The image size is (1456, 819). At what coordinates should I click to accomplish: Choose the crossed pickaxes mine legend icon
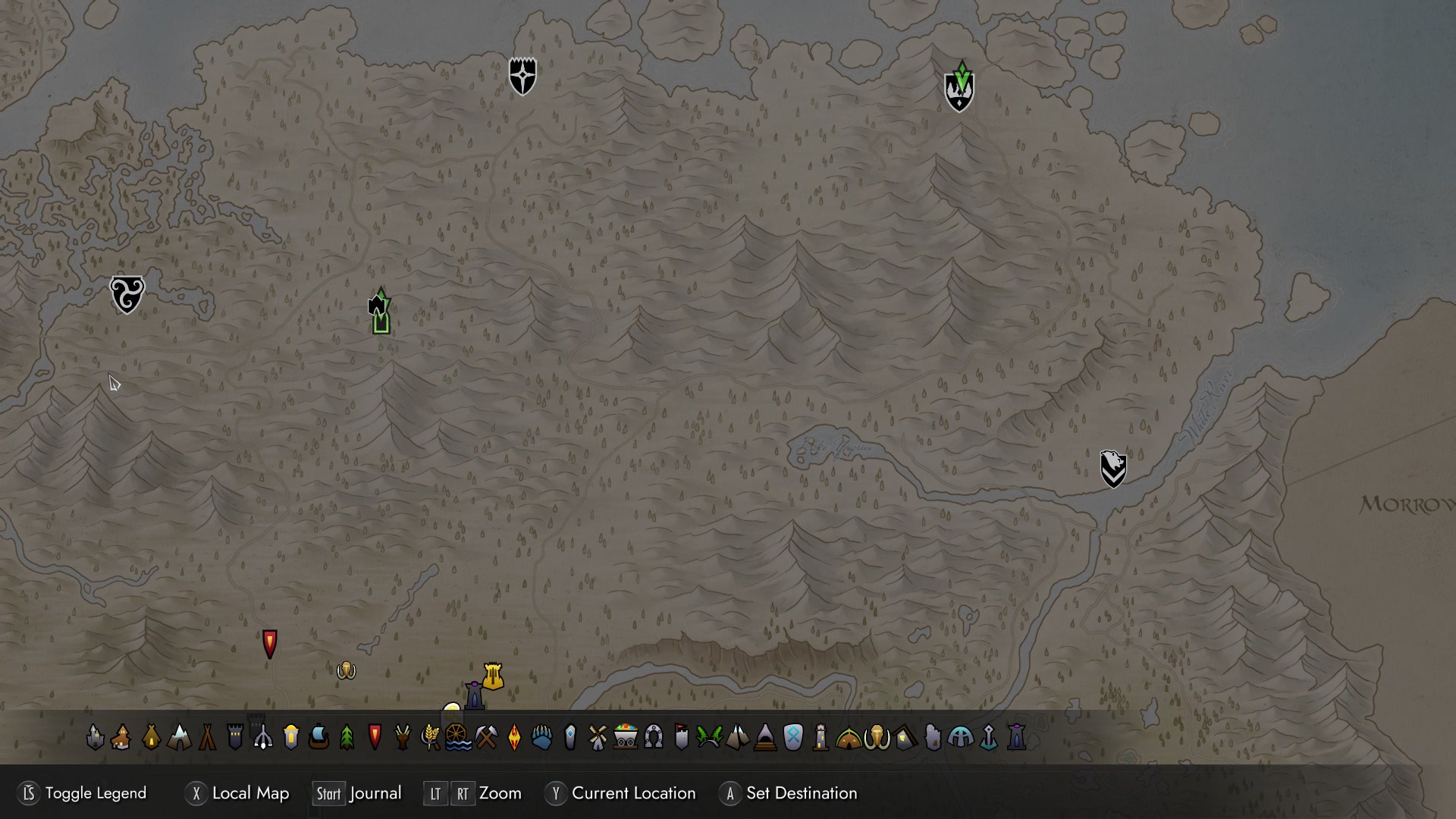click(x=486, y=736)
